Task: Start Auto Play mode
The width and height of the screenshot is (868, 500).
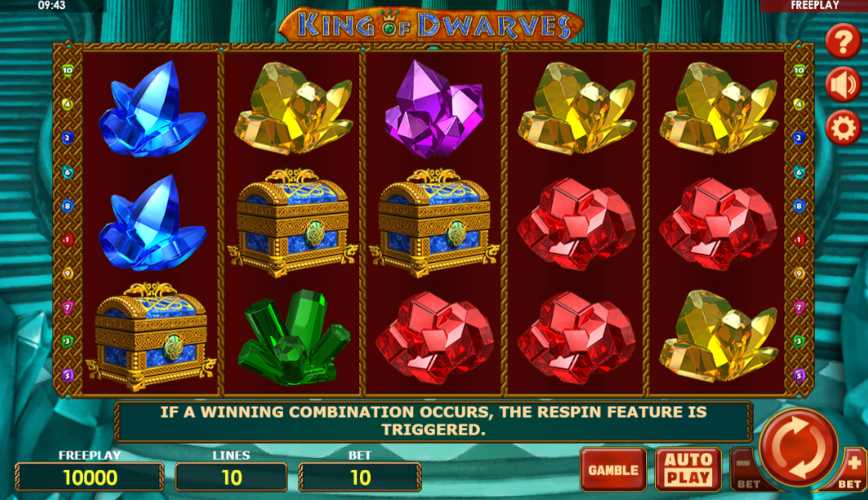Action: pos(687,469)
